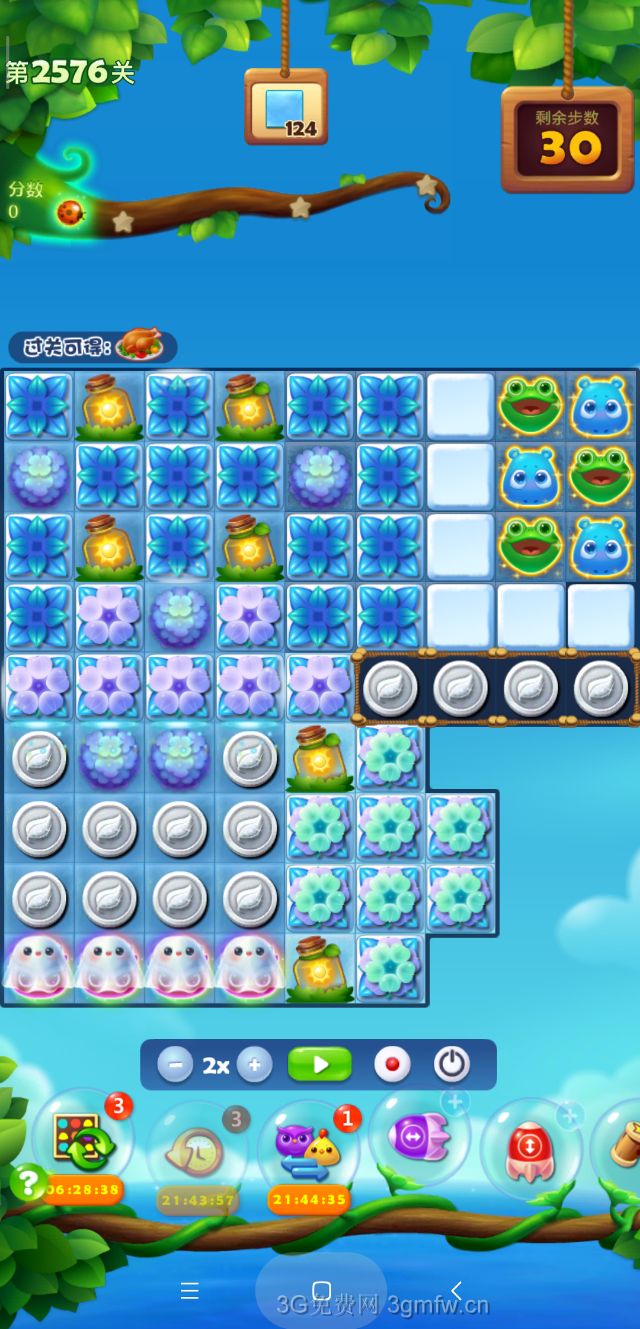The height and width of the screenshot is (1329, 640).
Task: Increase playback speed with the plus button
Action: [254, 1065]
